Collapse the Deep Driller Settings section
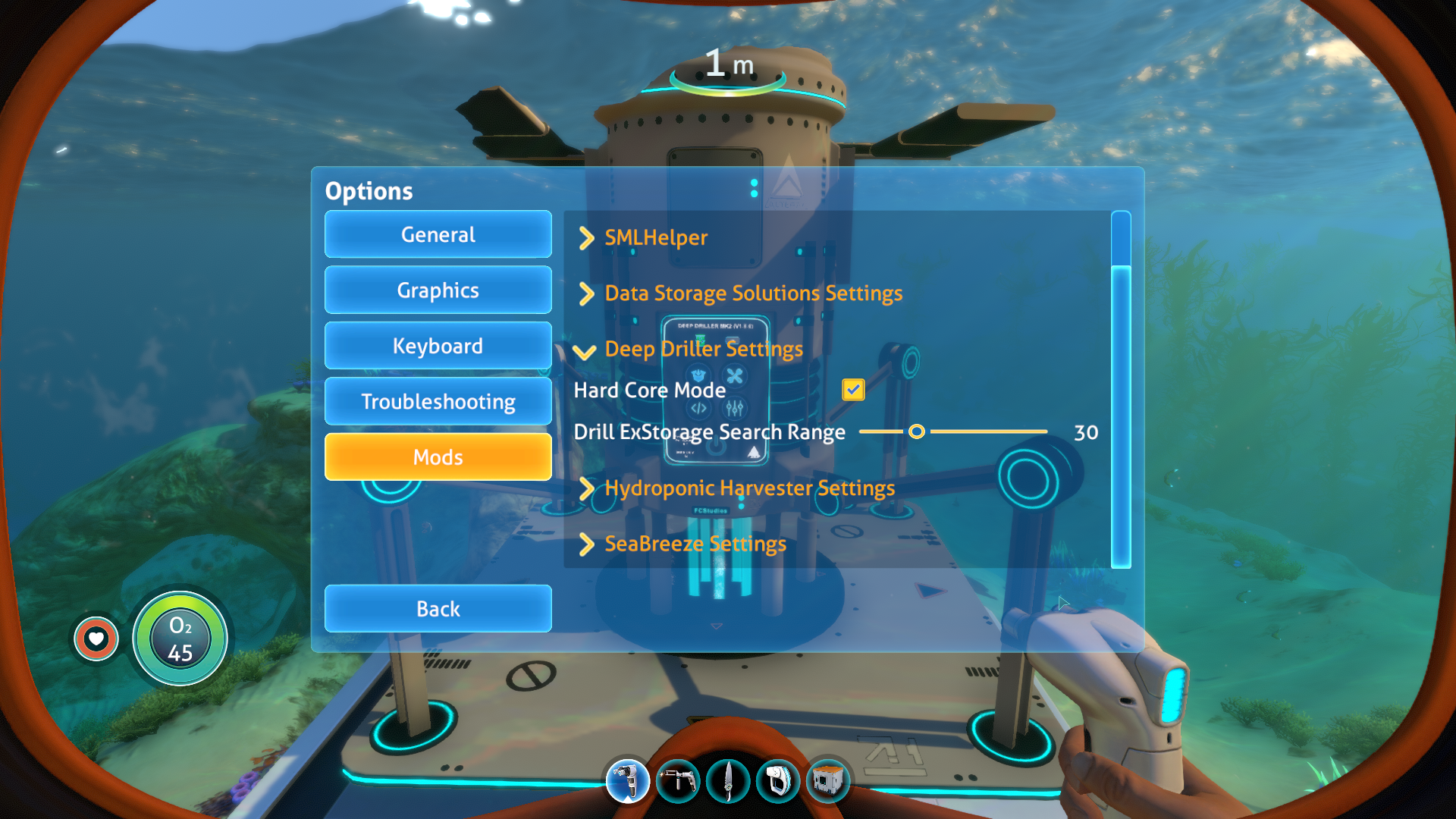Screen dimensions: 1456x819 pos(702,349)
